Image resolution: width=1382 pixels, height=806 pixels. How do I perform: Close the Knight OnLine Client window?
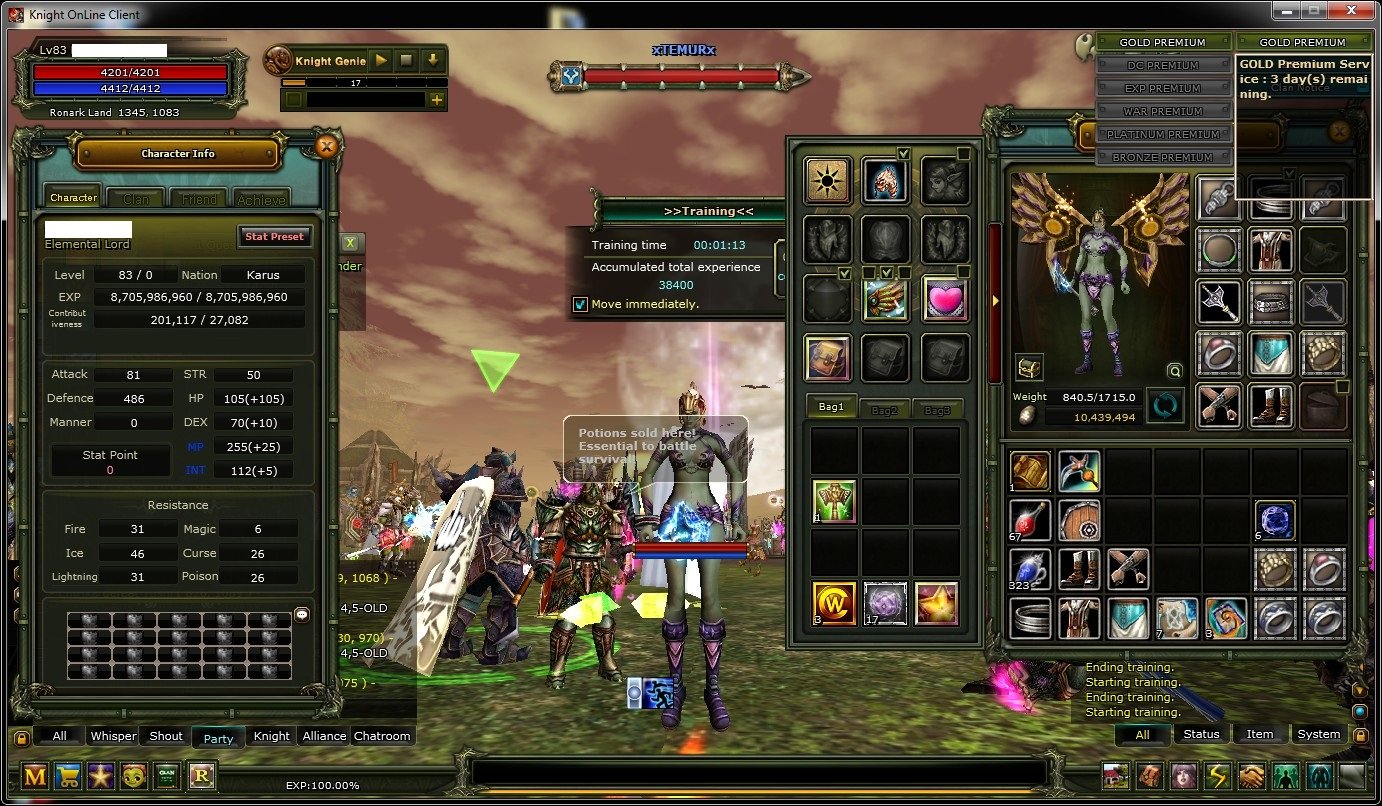[1350, 10]
